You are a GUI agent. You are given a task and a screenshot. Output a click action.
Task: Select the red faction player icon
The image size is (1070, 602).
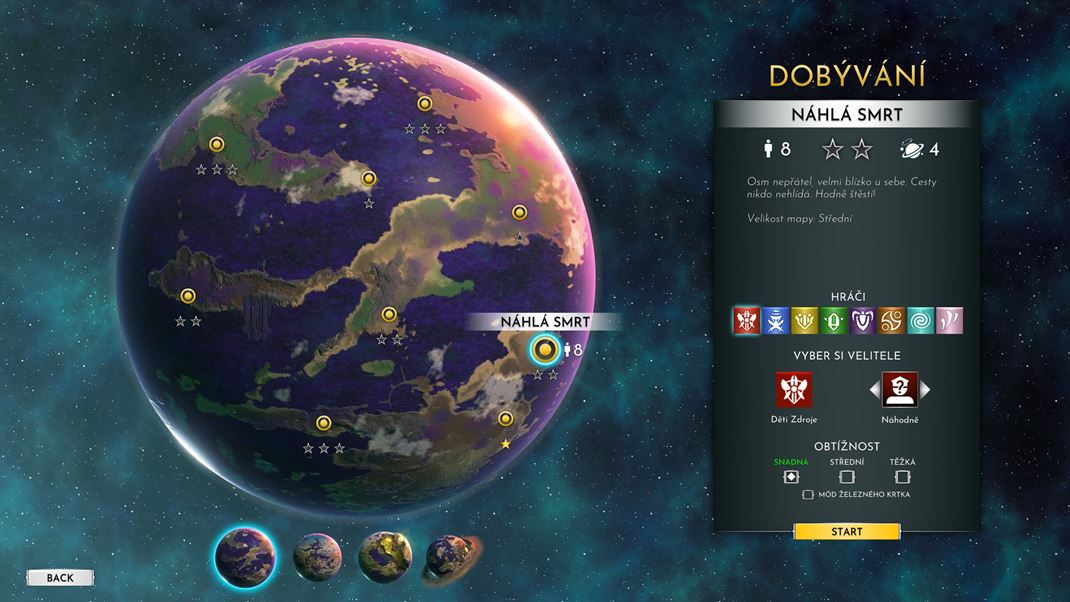pyautogui.click(x=745, y=320)
